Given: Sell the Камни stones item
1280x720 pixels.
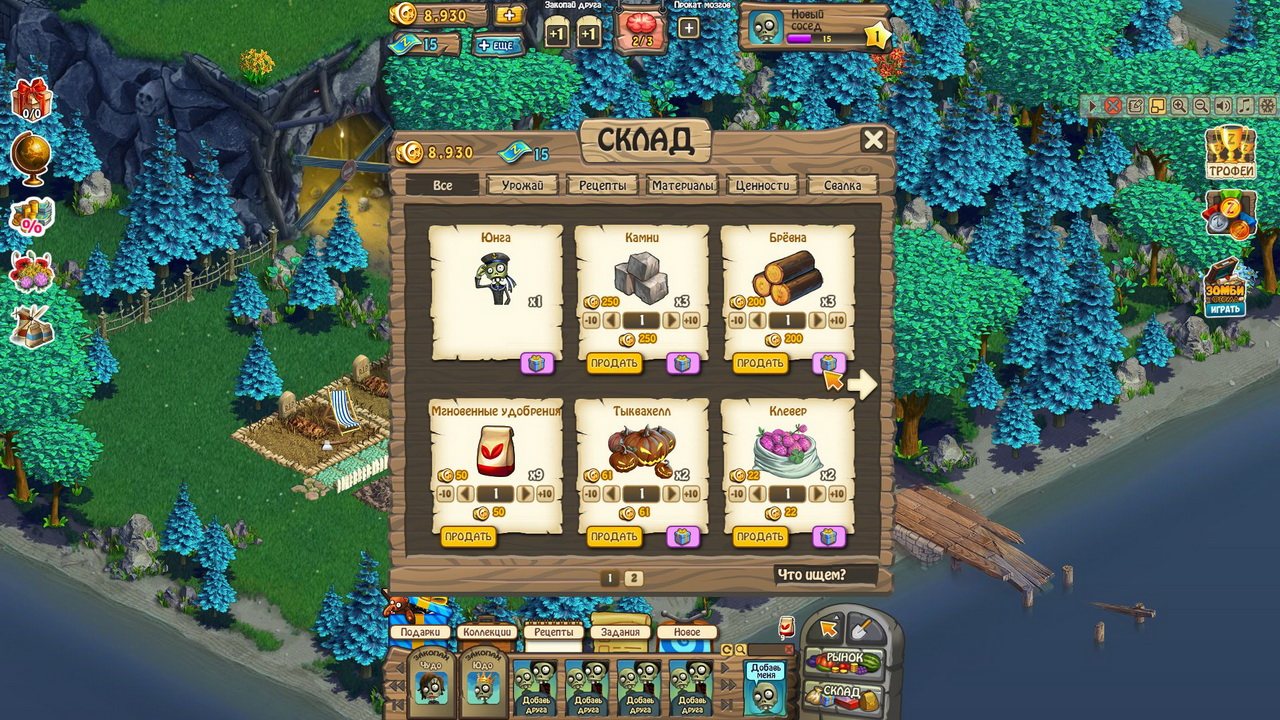Looking at the screenshot, I should [614, 363].
